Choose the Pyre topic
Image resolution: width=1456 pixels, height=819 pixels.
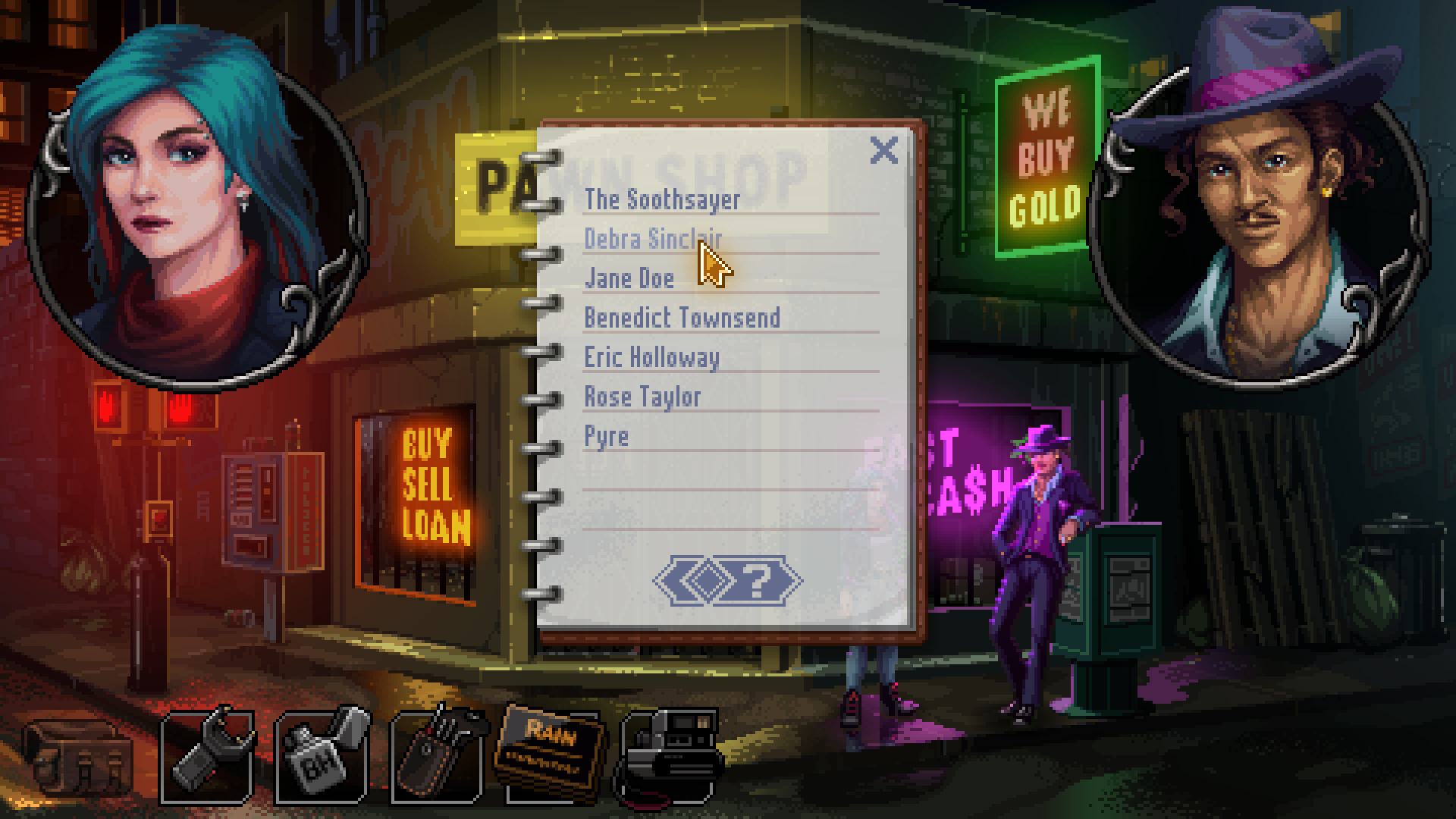[x=606, y=436]
